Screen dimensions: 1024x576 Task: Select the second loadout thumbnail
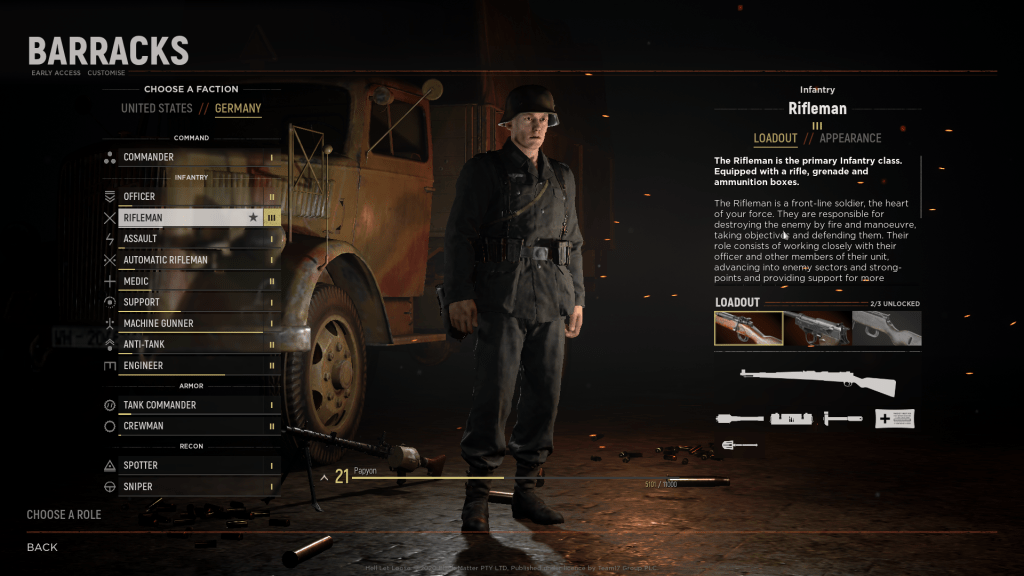click(817, 329)
